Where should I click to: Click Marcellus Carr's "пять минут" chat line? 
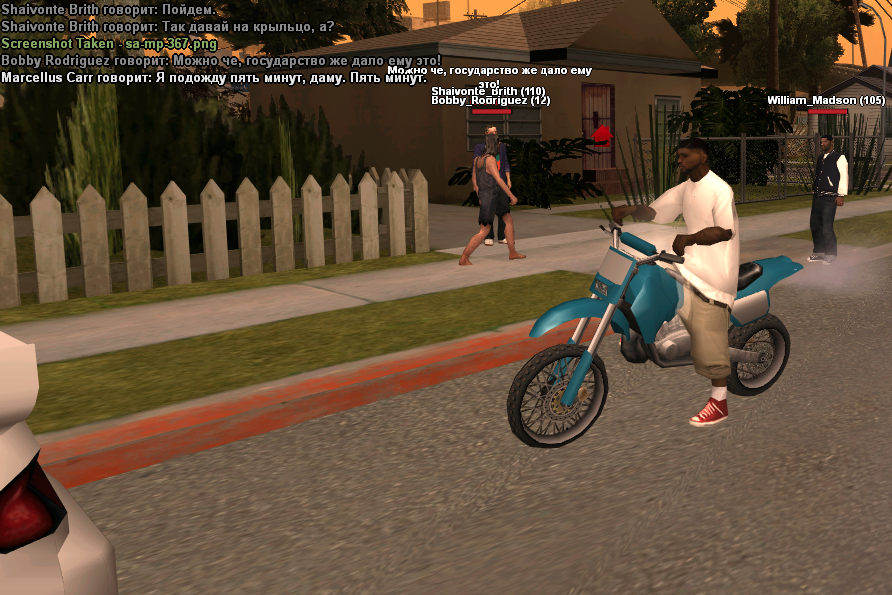[213, 78]
